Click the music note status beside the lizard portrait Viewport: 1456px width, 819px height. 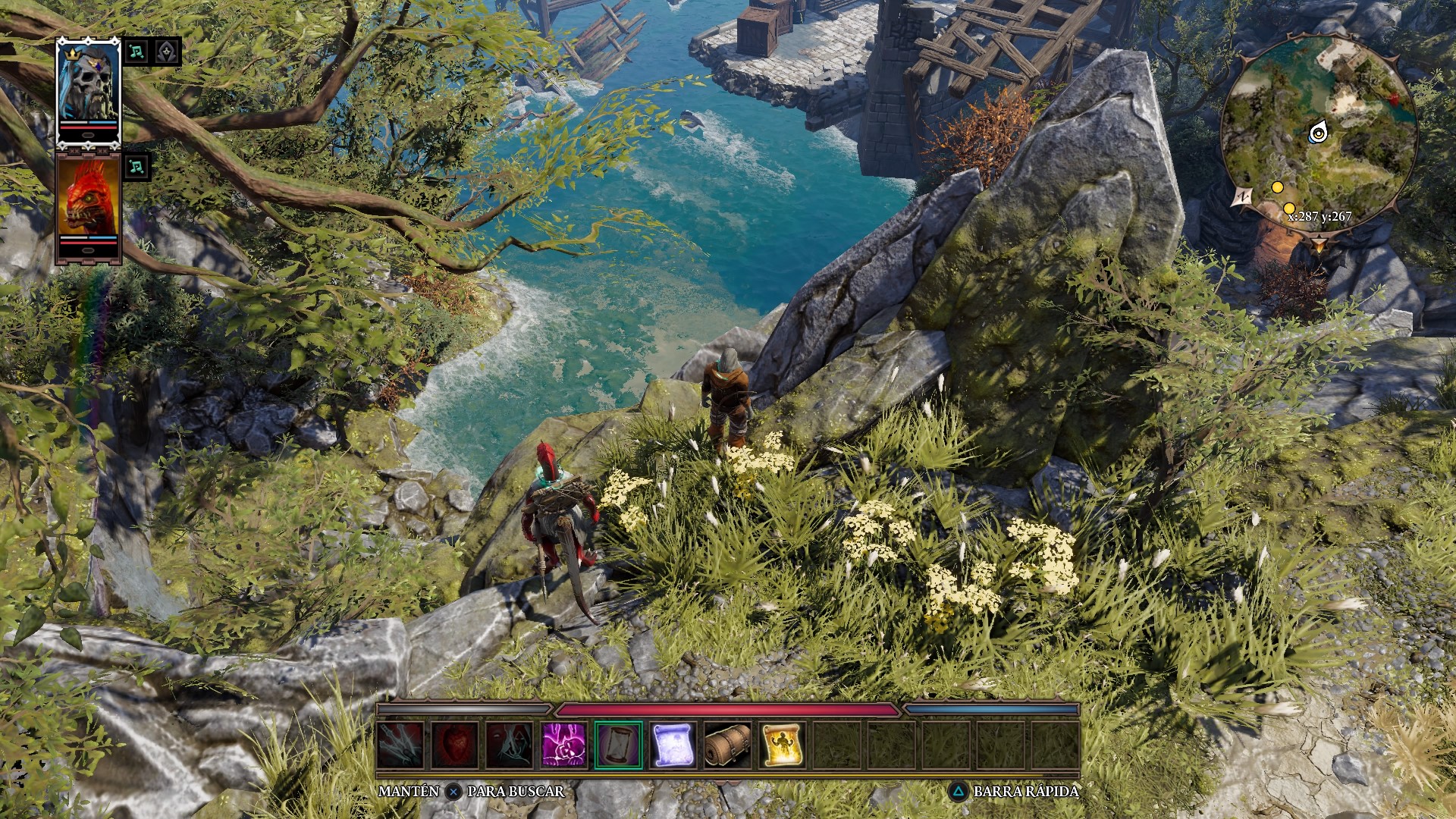pos(137,167)
